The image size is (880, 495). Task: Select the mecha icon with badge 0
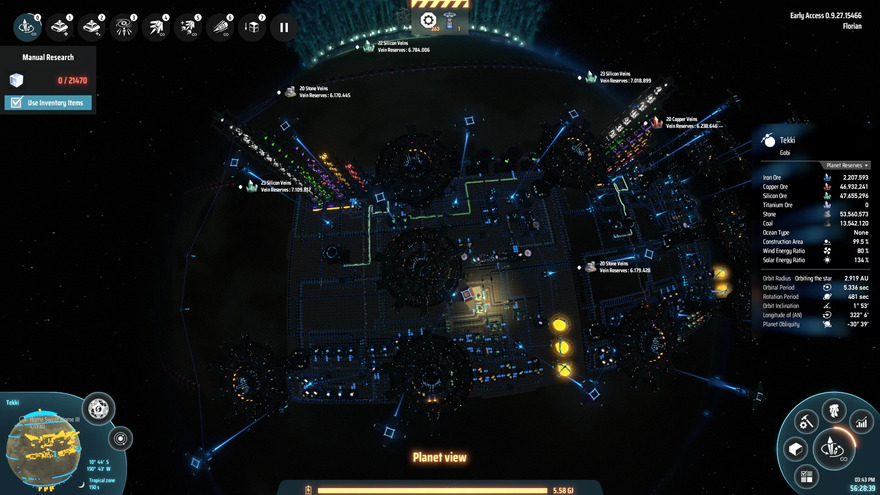[25, 27]
